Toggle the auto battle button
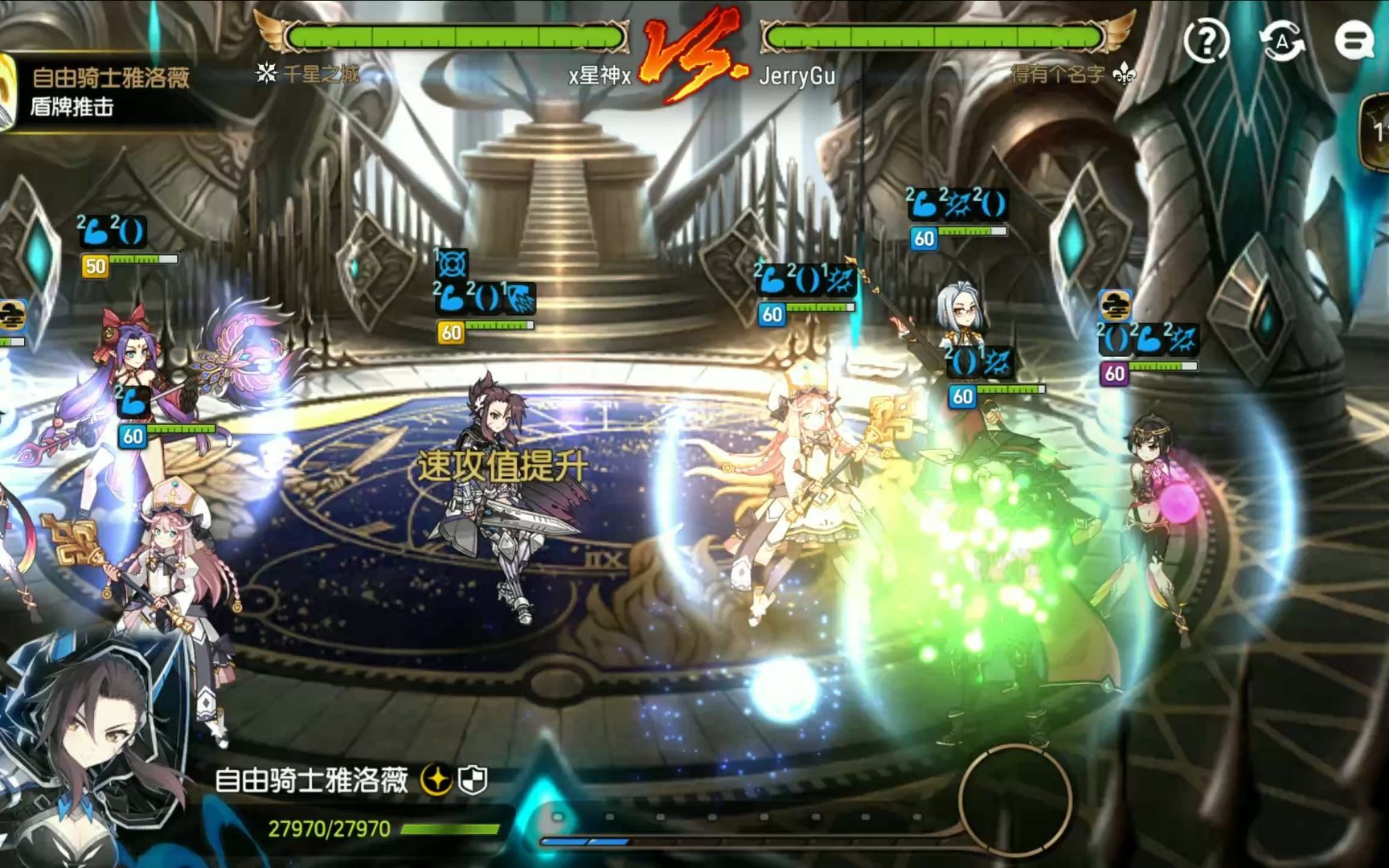The height and width of the screenshot is (868, 1389). click(x=1281, y=40)
